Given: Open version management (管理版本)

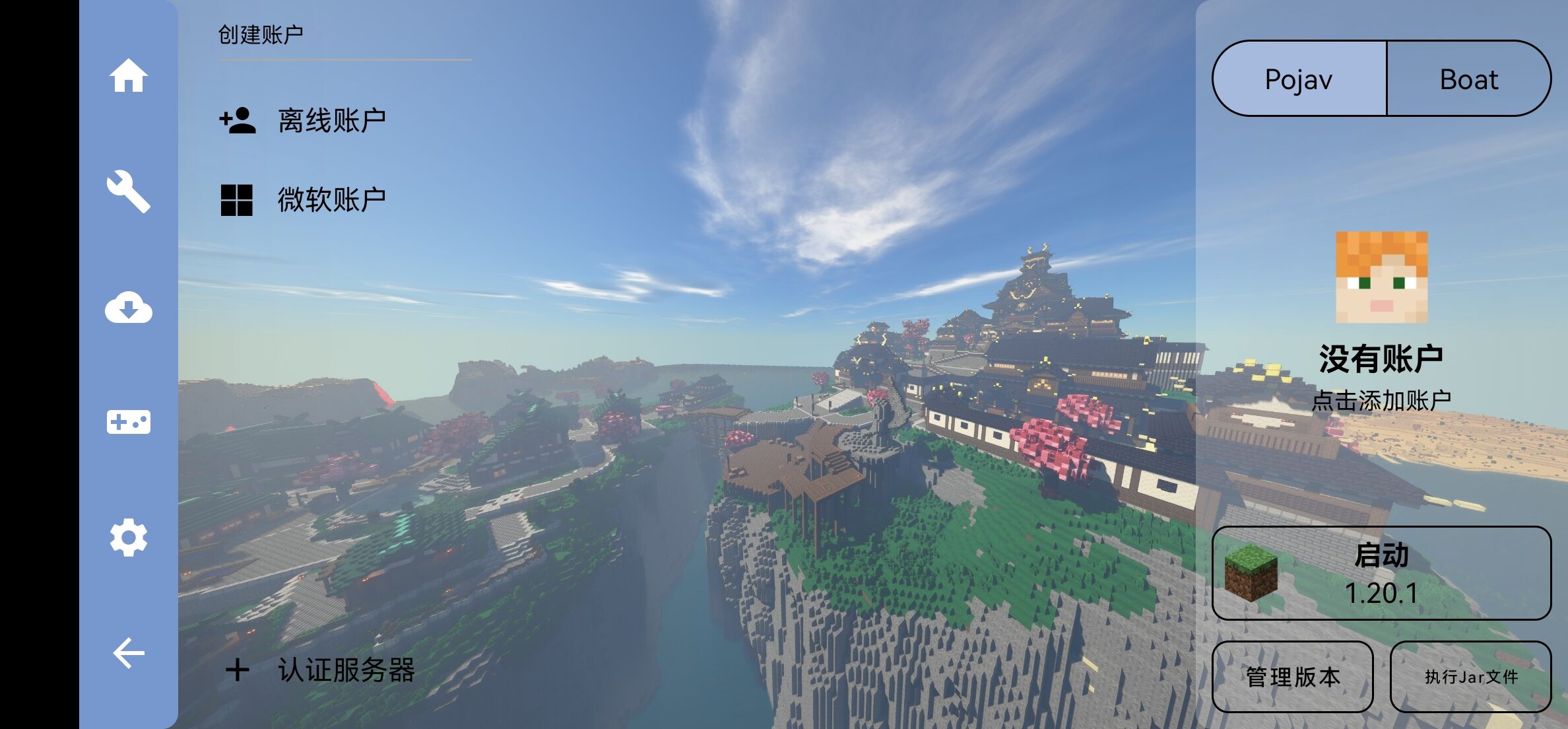Looking at the screenshot, I should pyautogui.click(x=1293, y=677).
